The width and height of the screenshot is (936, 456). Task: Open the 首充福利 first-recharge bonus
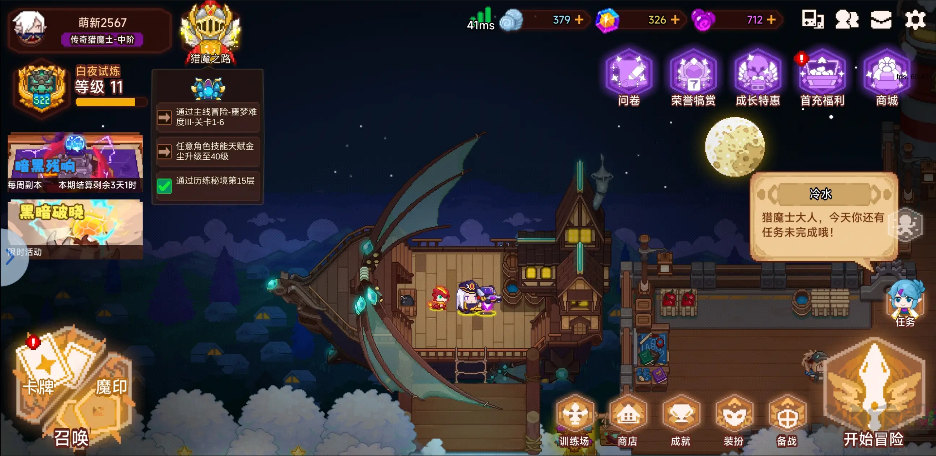click(x=822, y=74)
